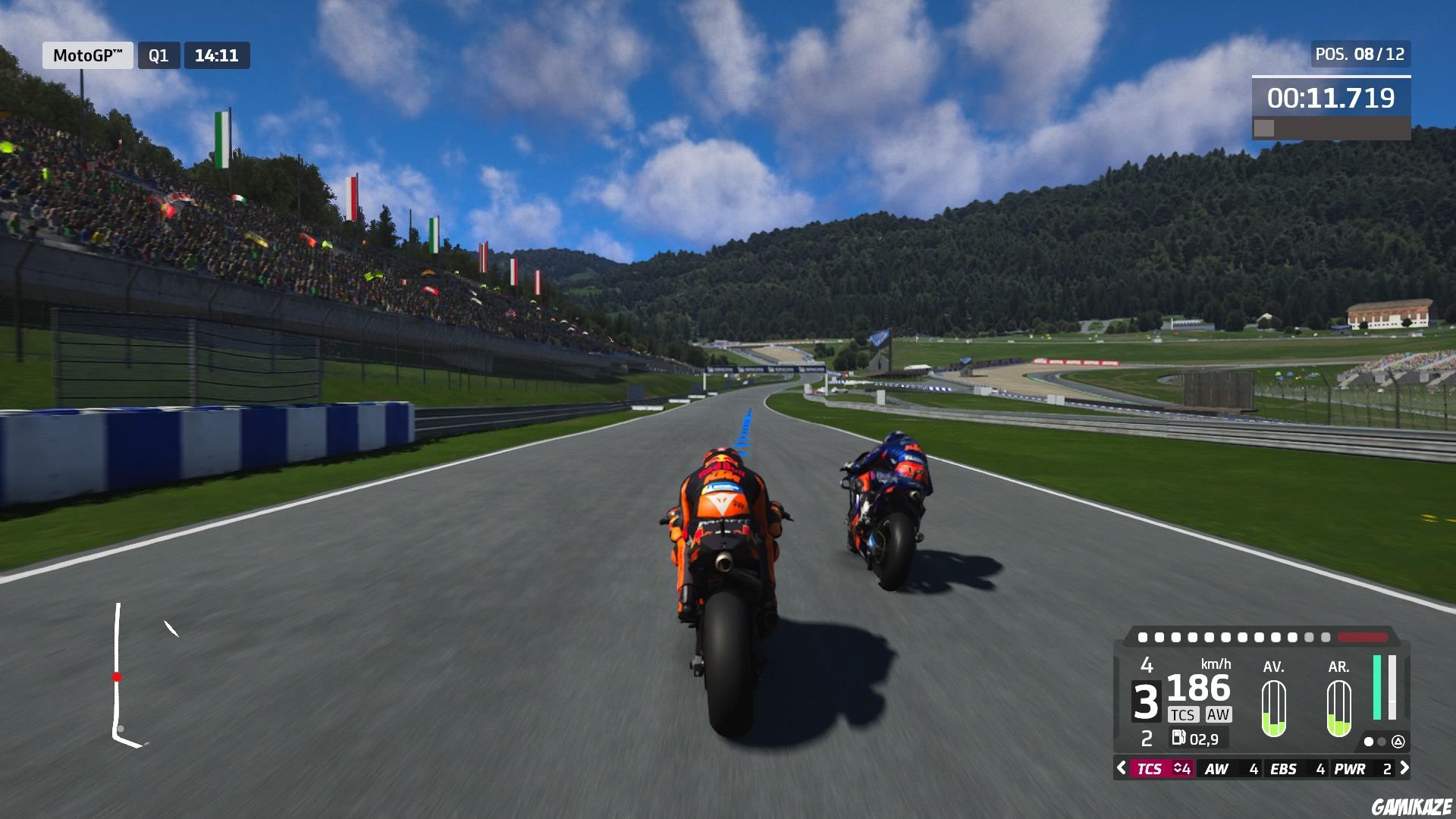Screen dimensions: 1456x819
Task: Click the right chevron on the settings bar
Action: 1404,768
